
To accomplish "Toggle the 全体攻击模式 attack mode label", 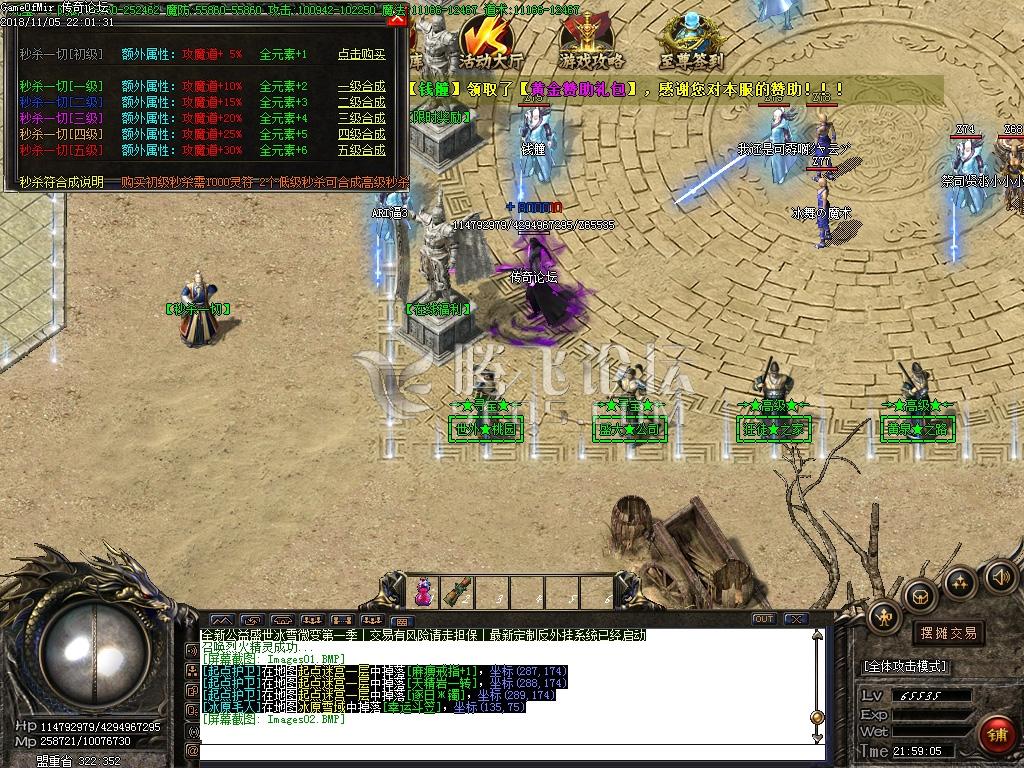I will tap(905, 666).
